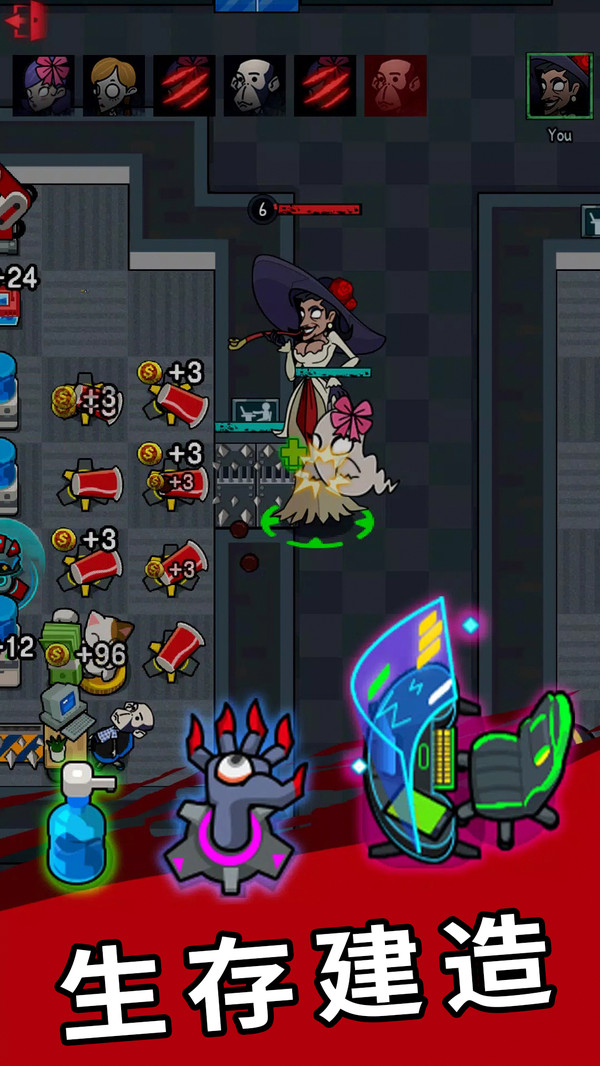
Task: Choose the blonde-haired player portrait
Action: 113,85
